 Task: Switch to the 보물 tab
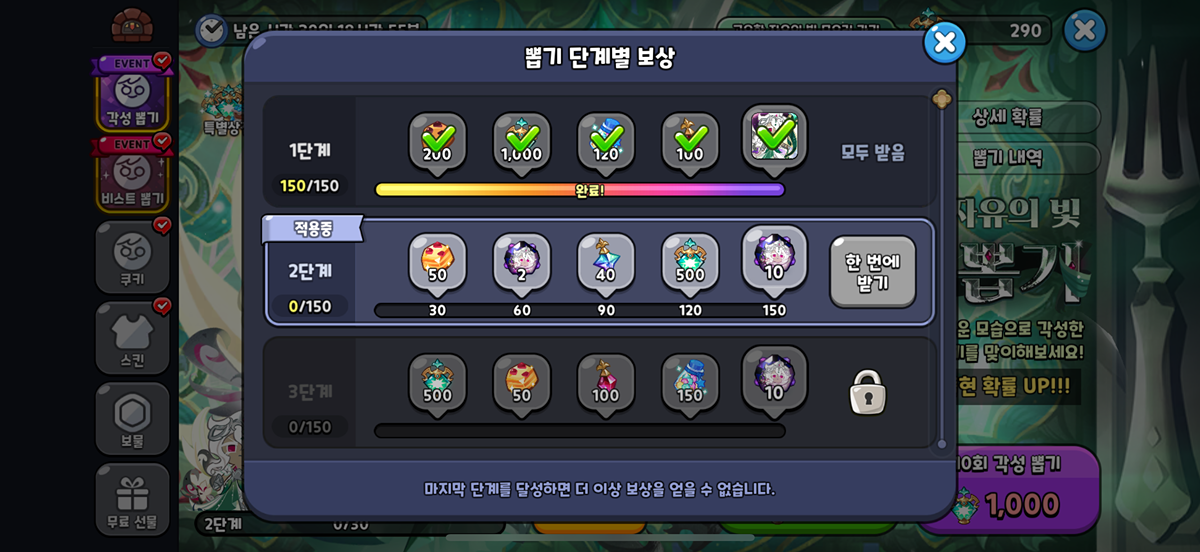[132, 418]
